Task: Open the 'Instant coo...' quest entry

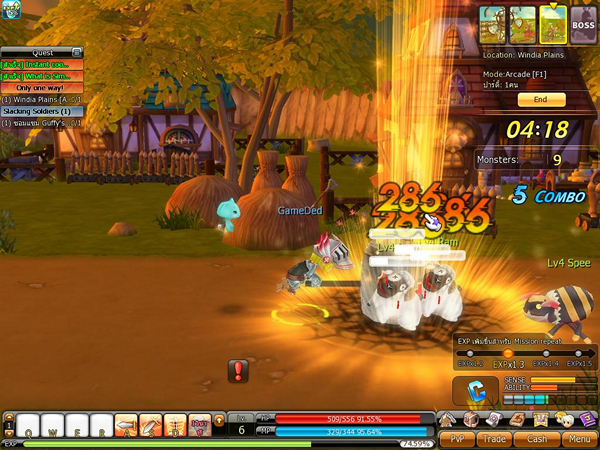Action: click(x=40, y=64)
